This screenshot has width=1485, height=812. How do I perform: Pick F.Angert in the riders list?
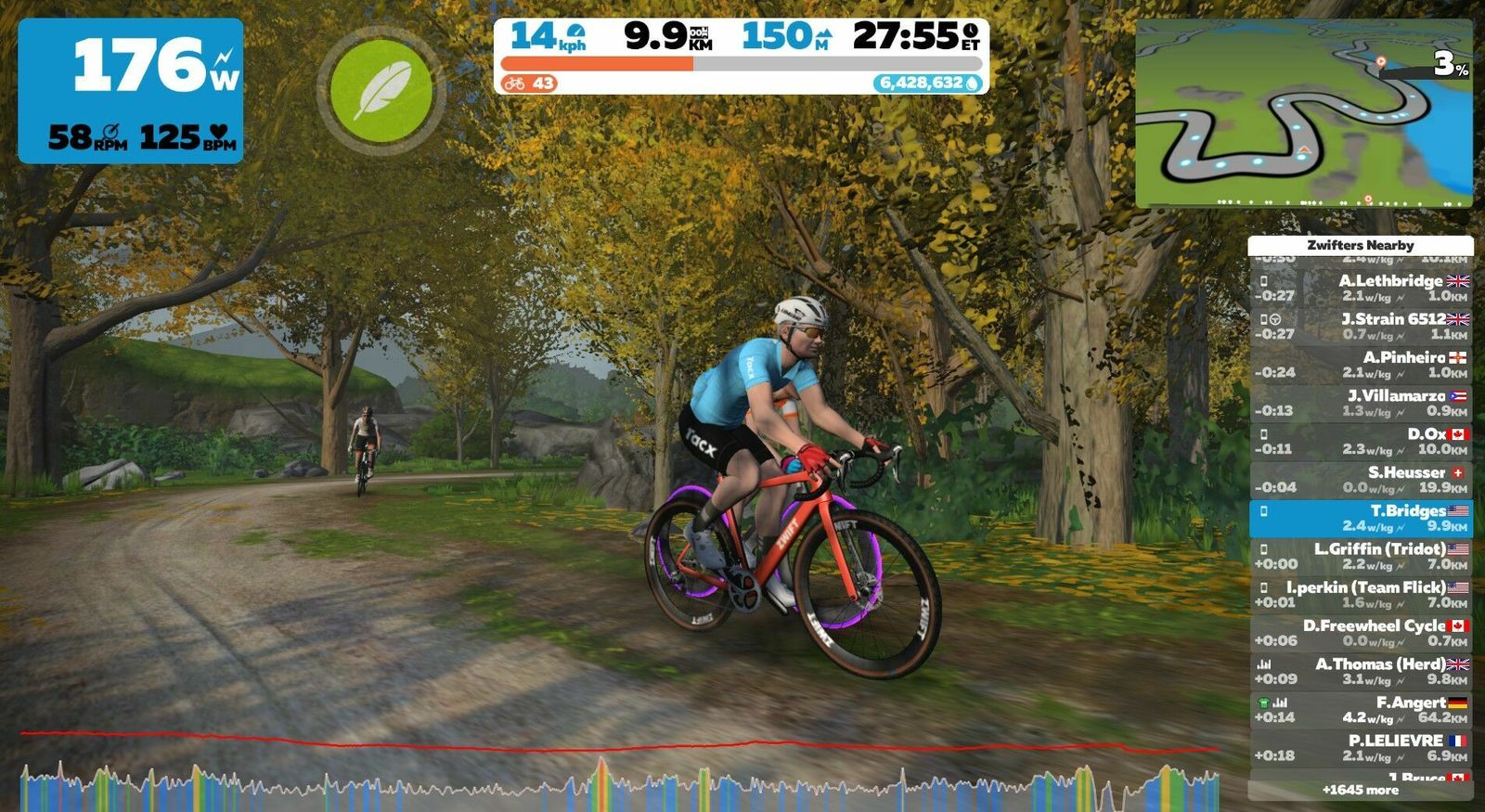[1361, 709]
